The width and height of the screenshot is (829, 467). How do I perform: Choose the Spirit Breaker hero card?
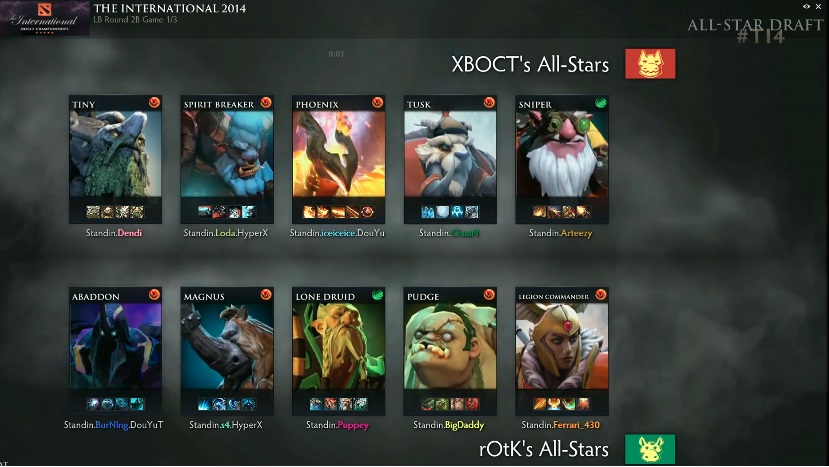(x=227, y=155)
